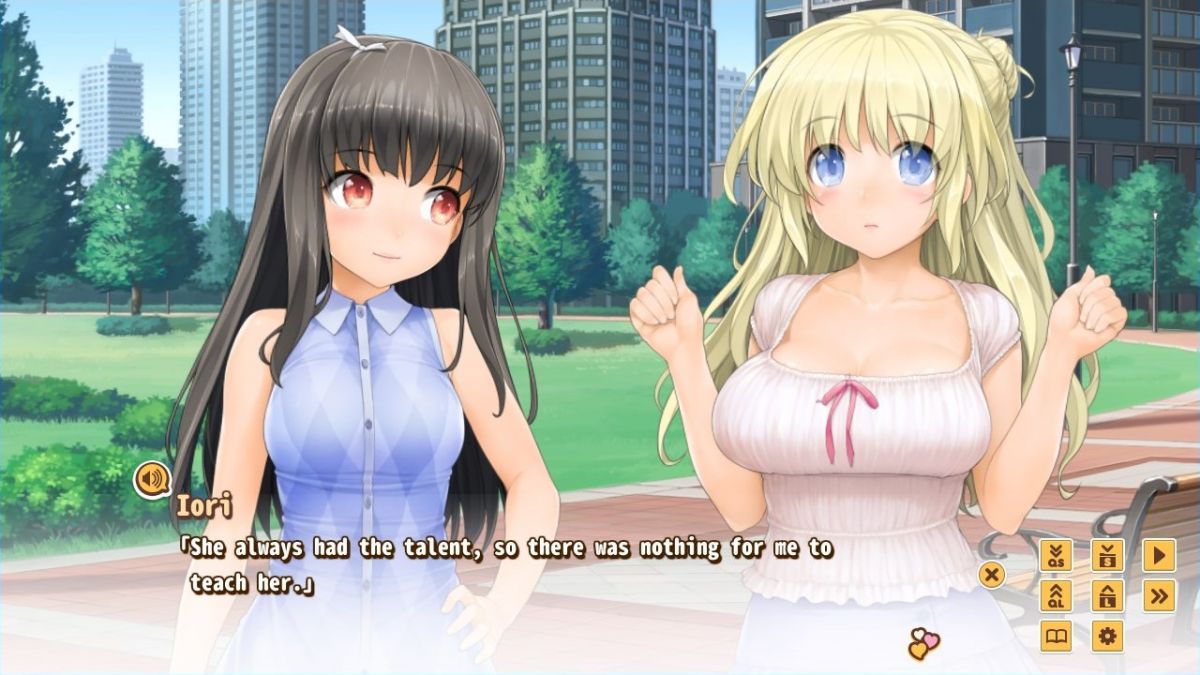Skip dialogue with the double-arrow button

pos(1158,596)
